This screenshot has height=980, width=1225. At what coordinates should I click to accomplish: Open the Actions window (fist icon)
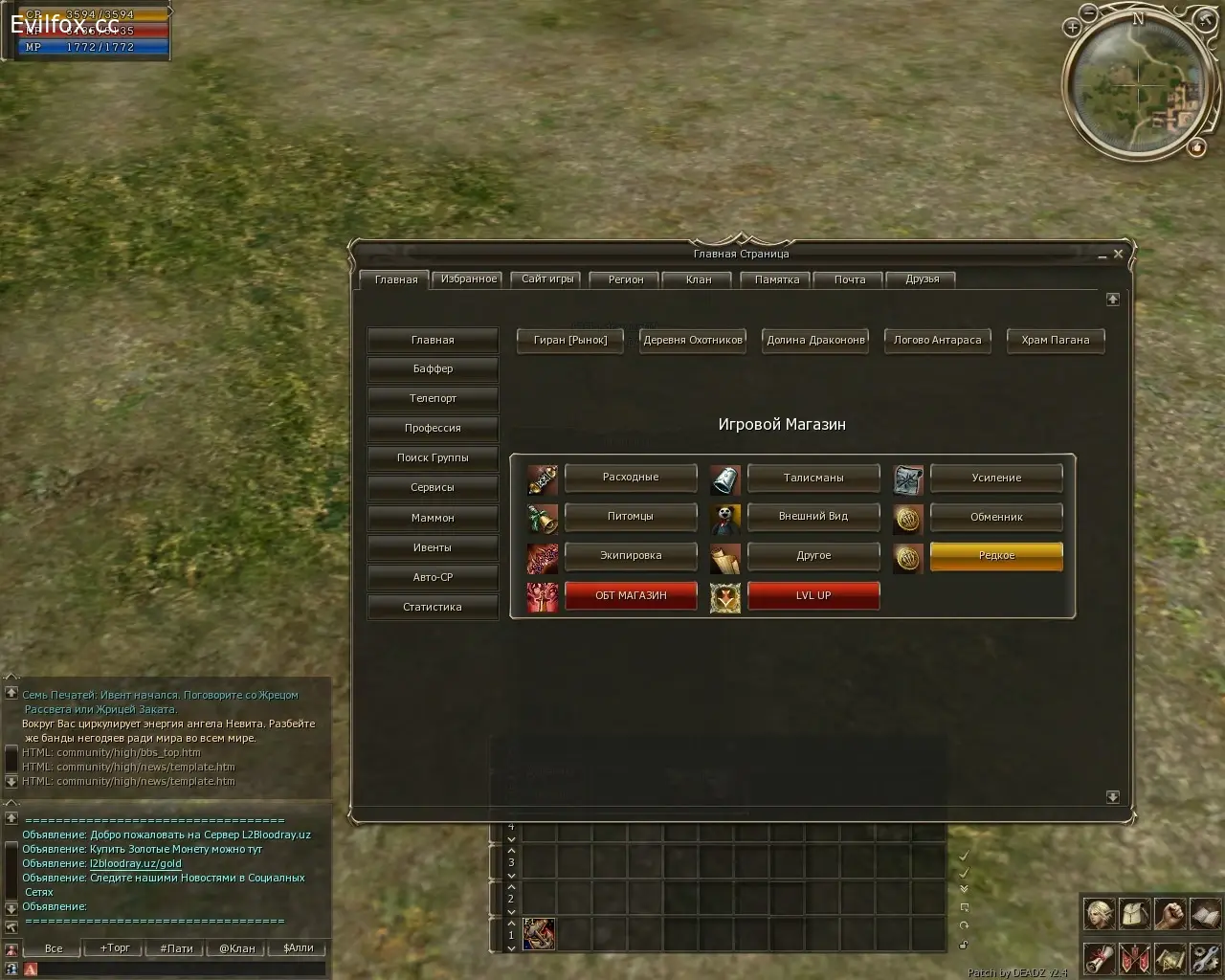1169,914
